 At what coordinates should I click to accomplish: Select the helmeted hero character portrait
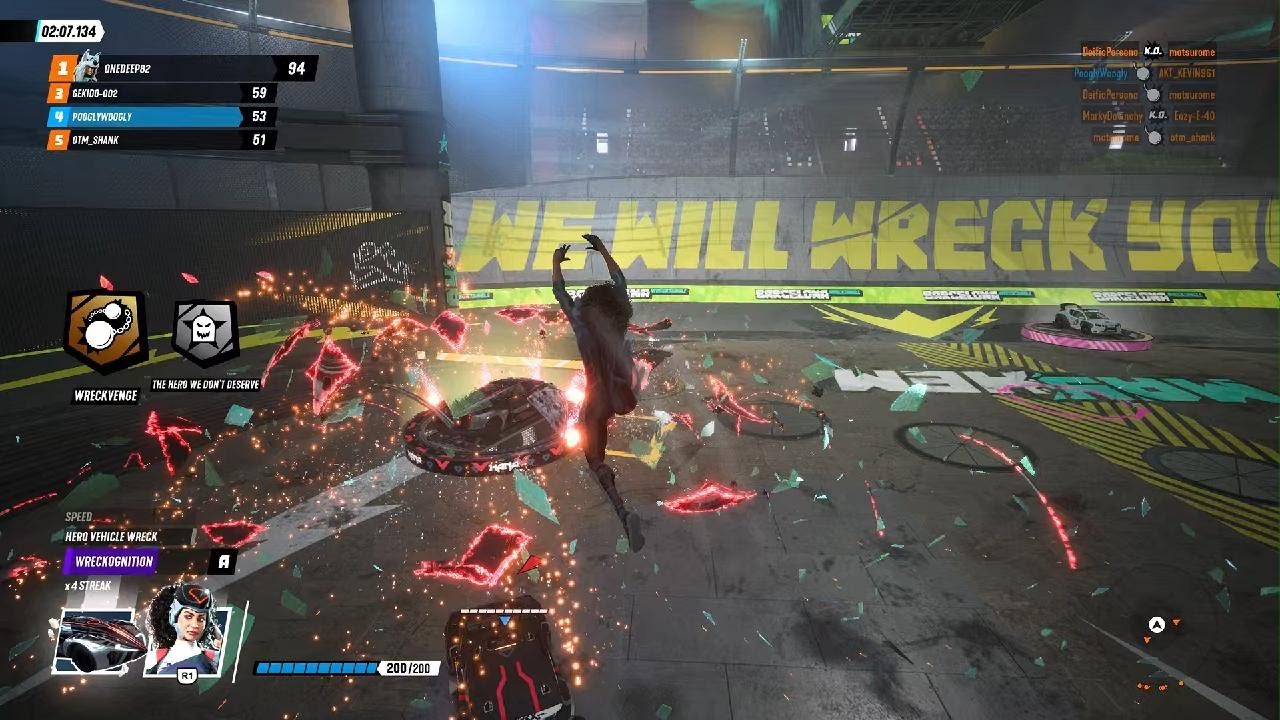pyautogui.click(x=188, y=636)
